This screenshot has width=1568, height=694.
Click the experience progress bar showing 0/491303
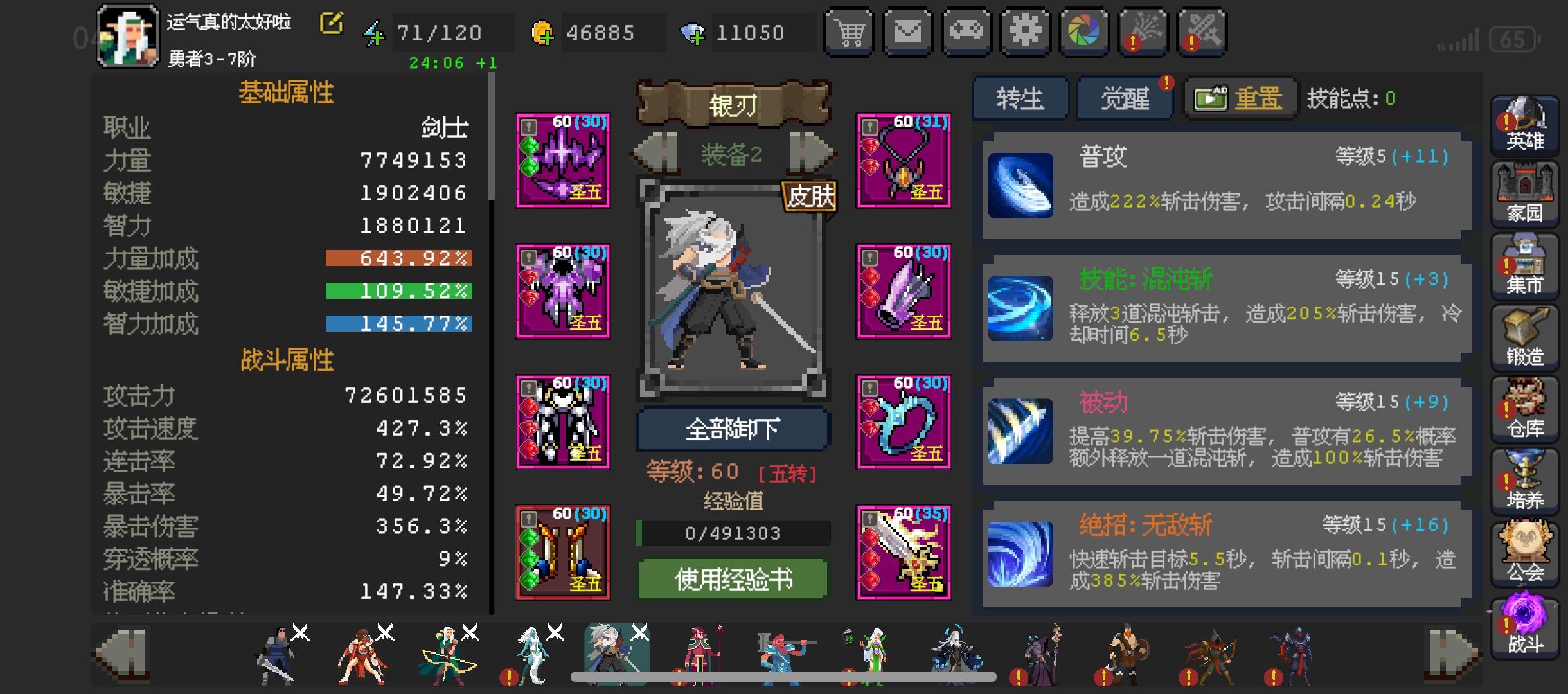coord(734,533)
